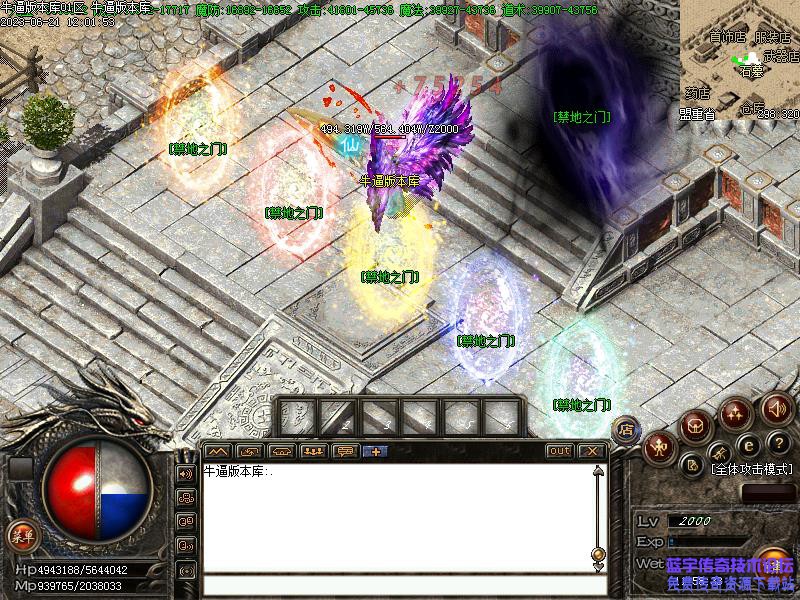Click the broadcast signal channel button
The width and height of the screenshot is (800, 600).
click(x=185, y=571)
